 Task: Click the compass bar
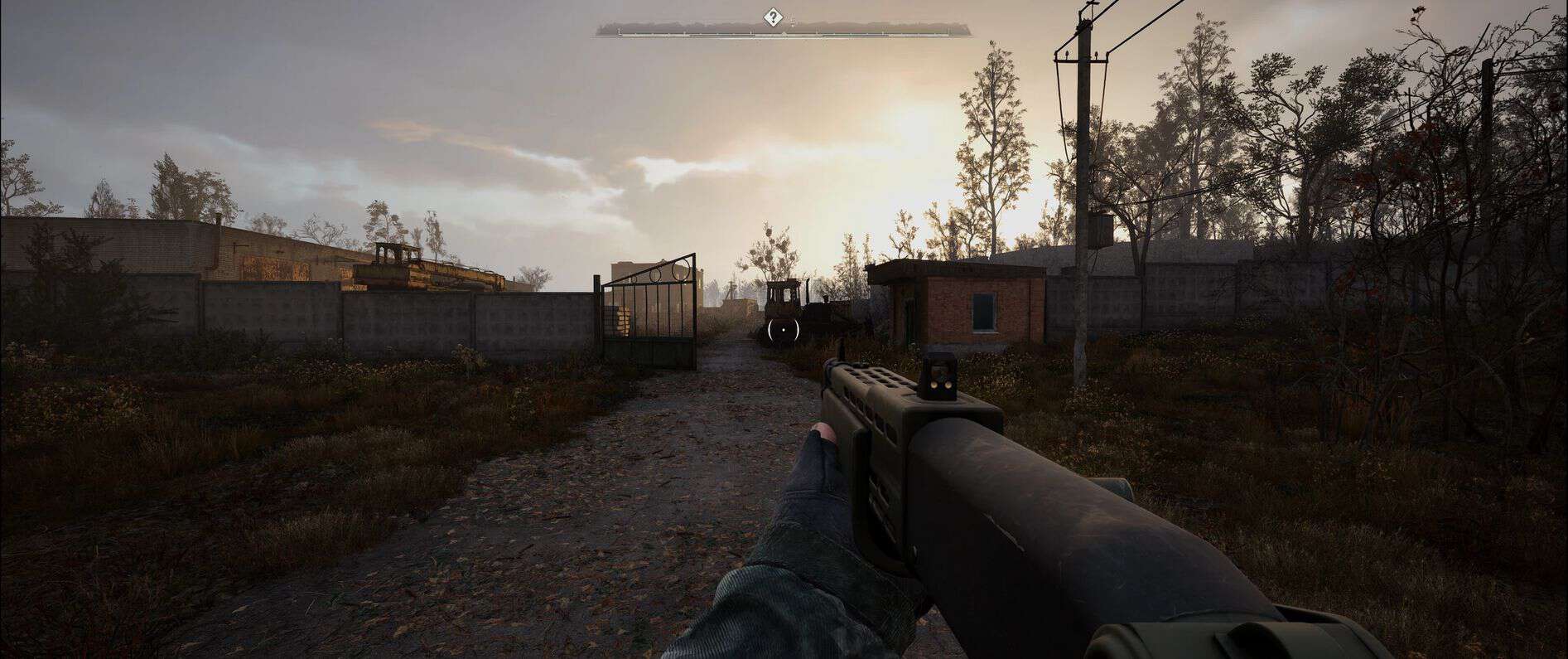(x=870, y=32)
